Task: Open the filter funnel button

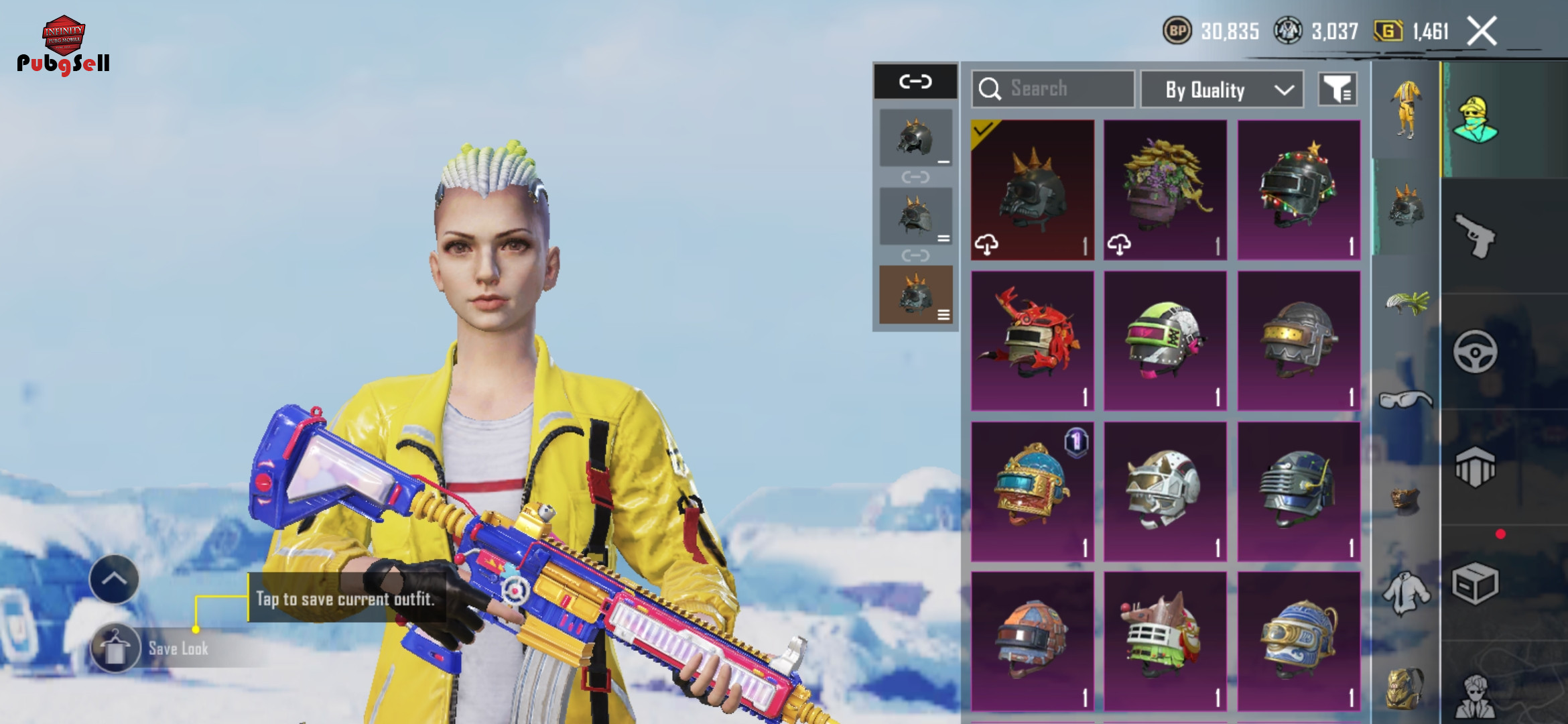Action: pyautogui.click(x=1337, y=89)
